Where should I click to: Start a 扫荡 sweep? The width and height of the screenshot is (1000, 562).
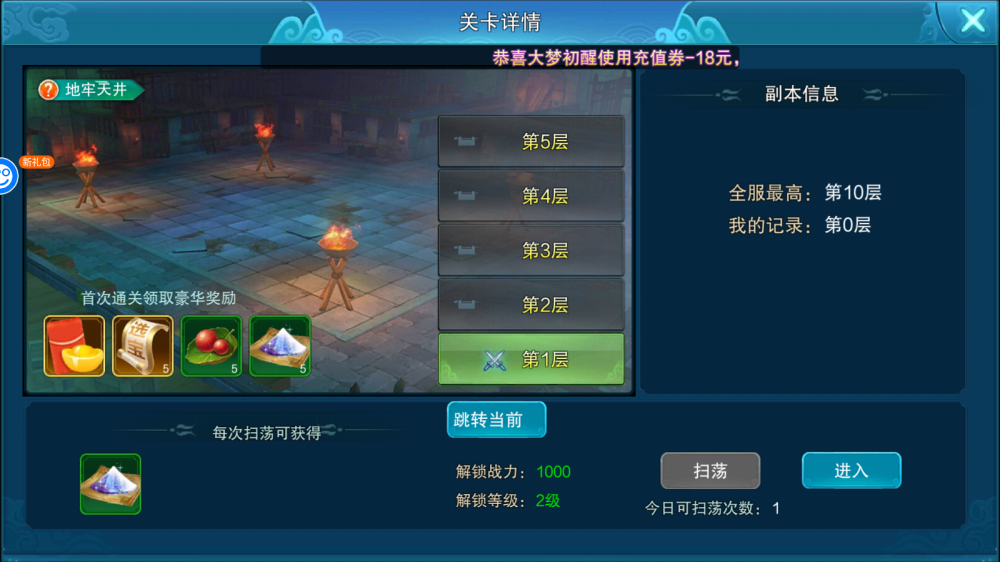(x=710, y=470)
